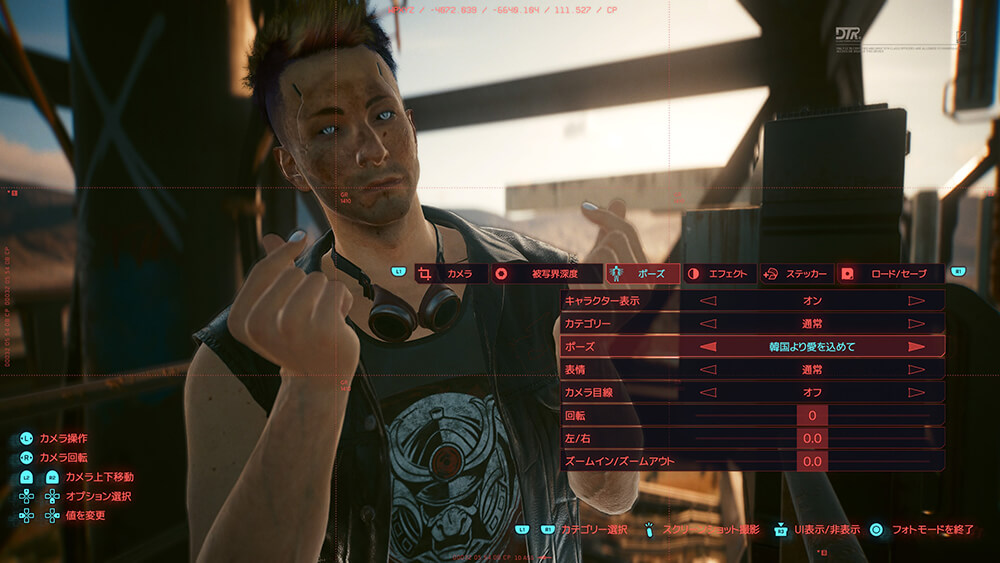Screen dimensions: 1000x563
Task: Select the ポーズ tab
Action: (x=643, y=273)
